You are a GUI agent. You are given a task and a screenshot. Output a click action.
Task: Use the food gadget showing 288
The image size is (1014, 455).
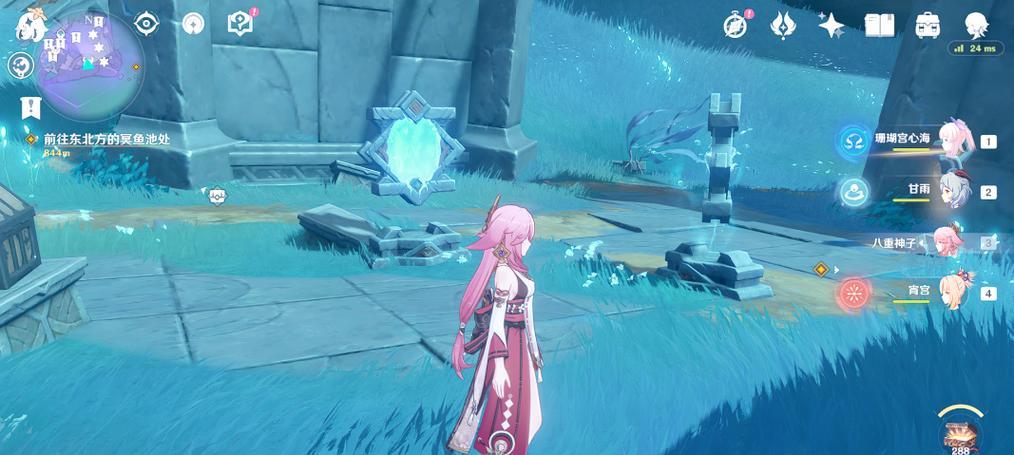tap(962, 432)
